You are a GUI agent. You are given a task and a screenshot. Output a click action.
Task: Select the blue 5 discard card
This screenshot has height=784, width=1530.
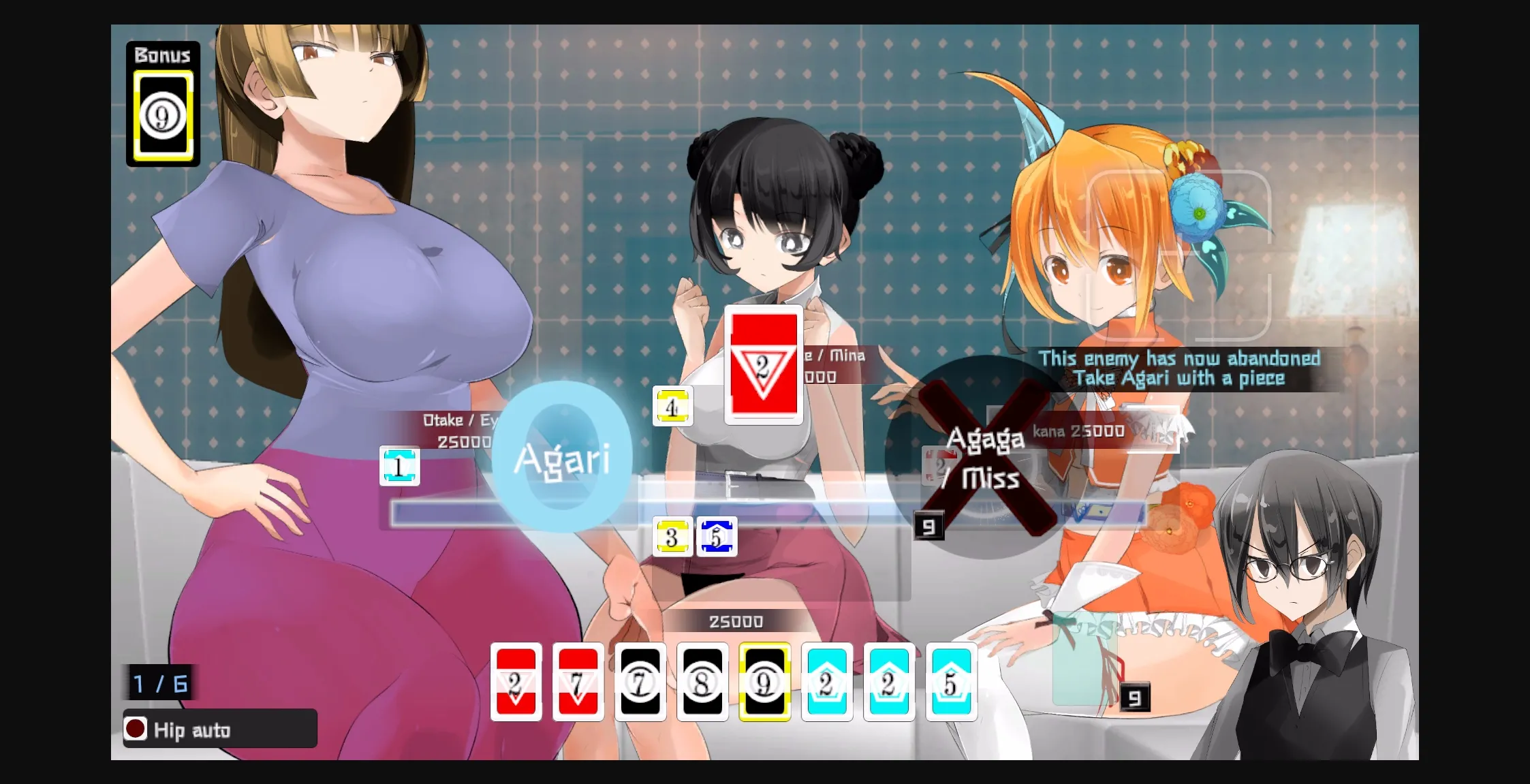tap(717, 537)
